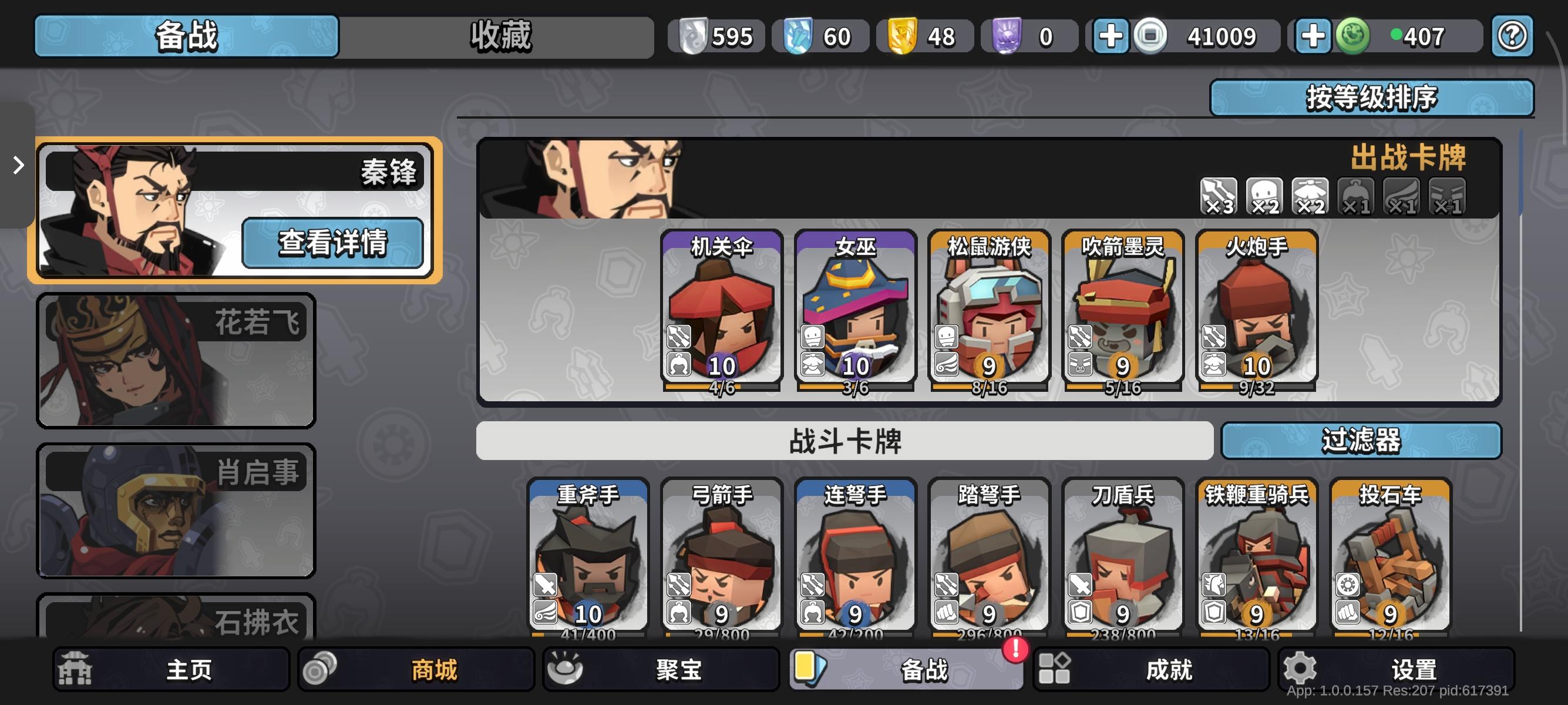Click the purple spirit currency icon

tap(1006, 36)
